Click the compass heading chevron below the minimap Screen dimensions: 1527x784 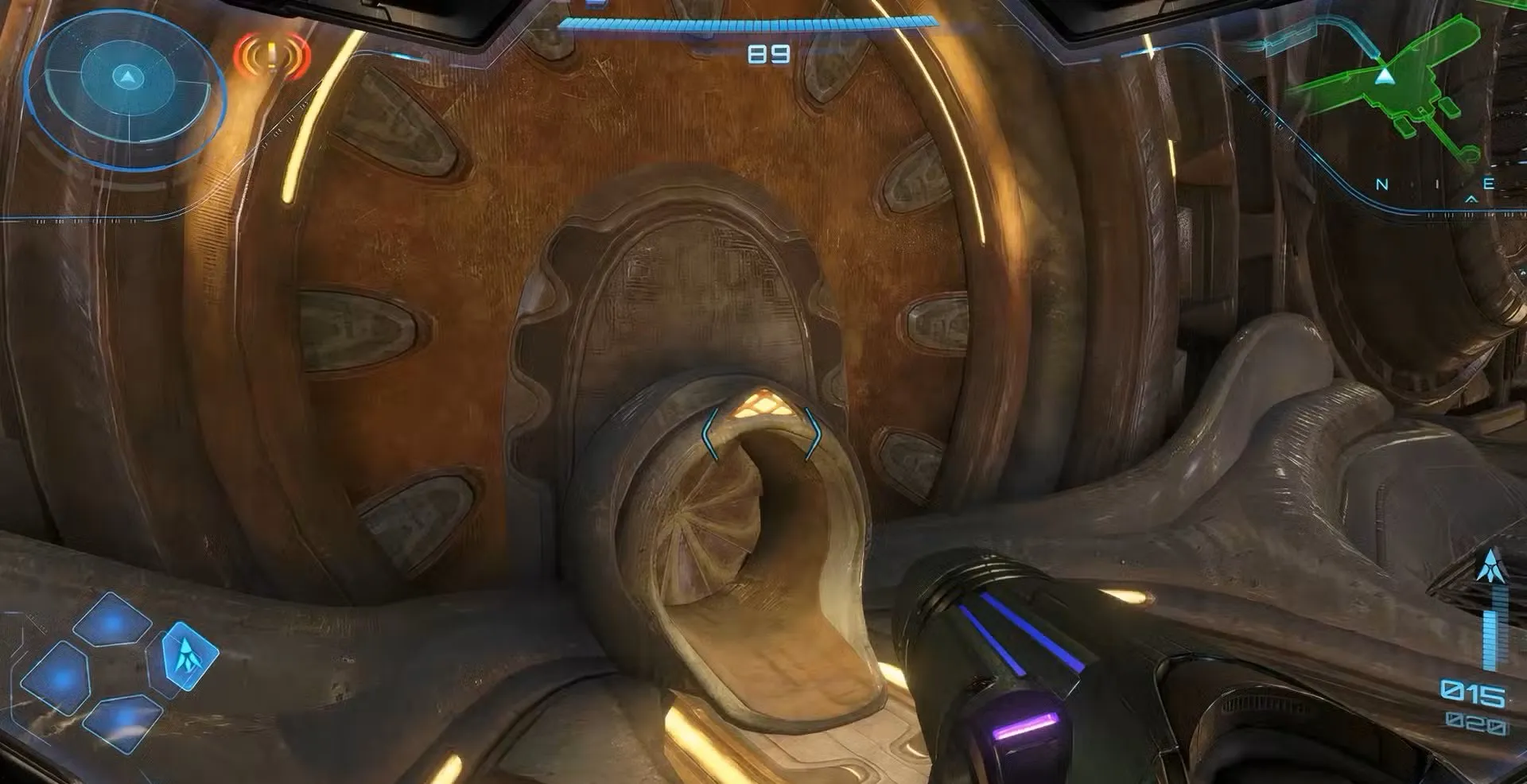[1471, 197]
